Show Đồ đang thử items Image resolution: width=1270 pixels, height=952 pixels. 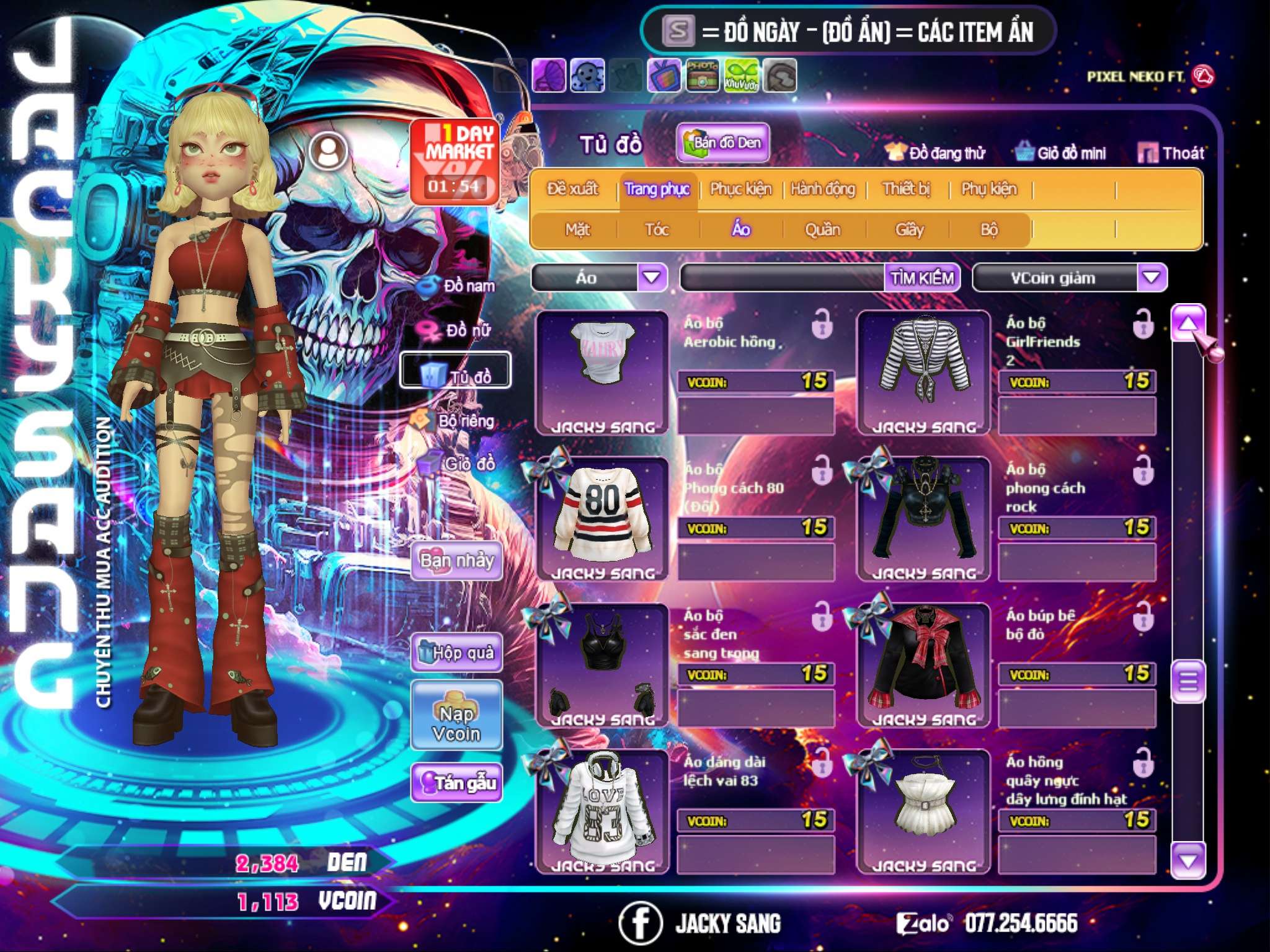coord(935,152)
